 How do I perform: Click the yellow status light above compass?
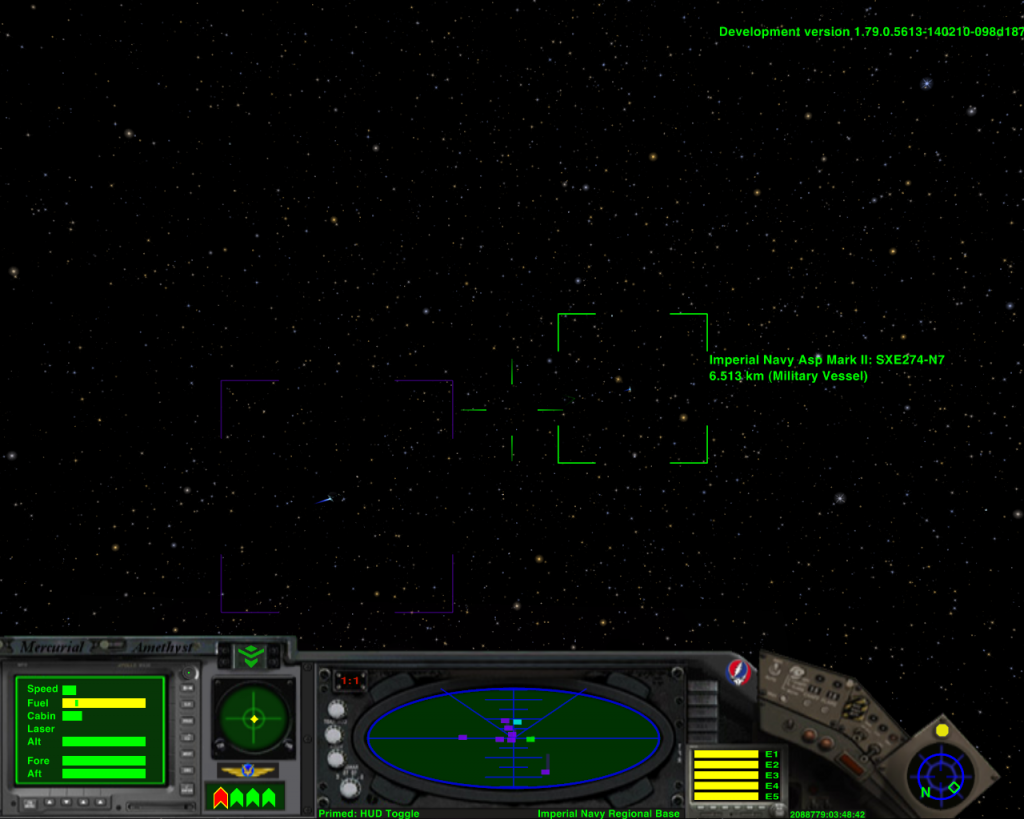click(941, 730)
